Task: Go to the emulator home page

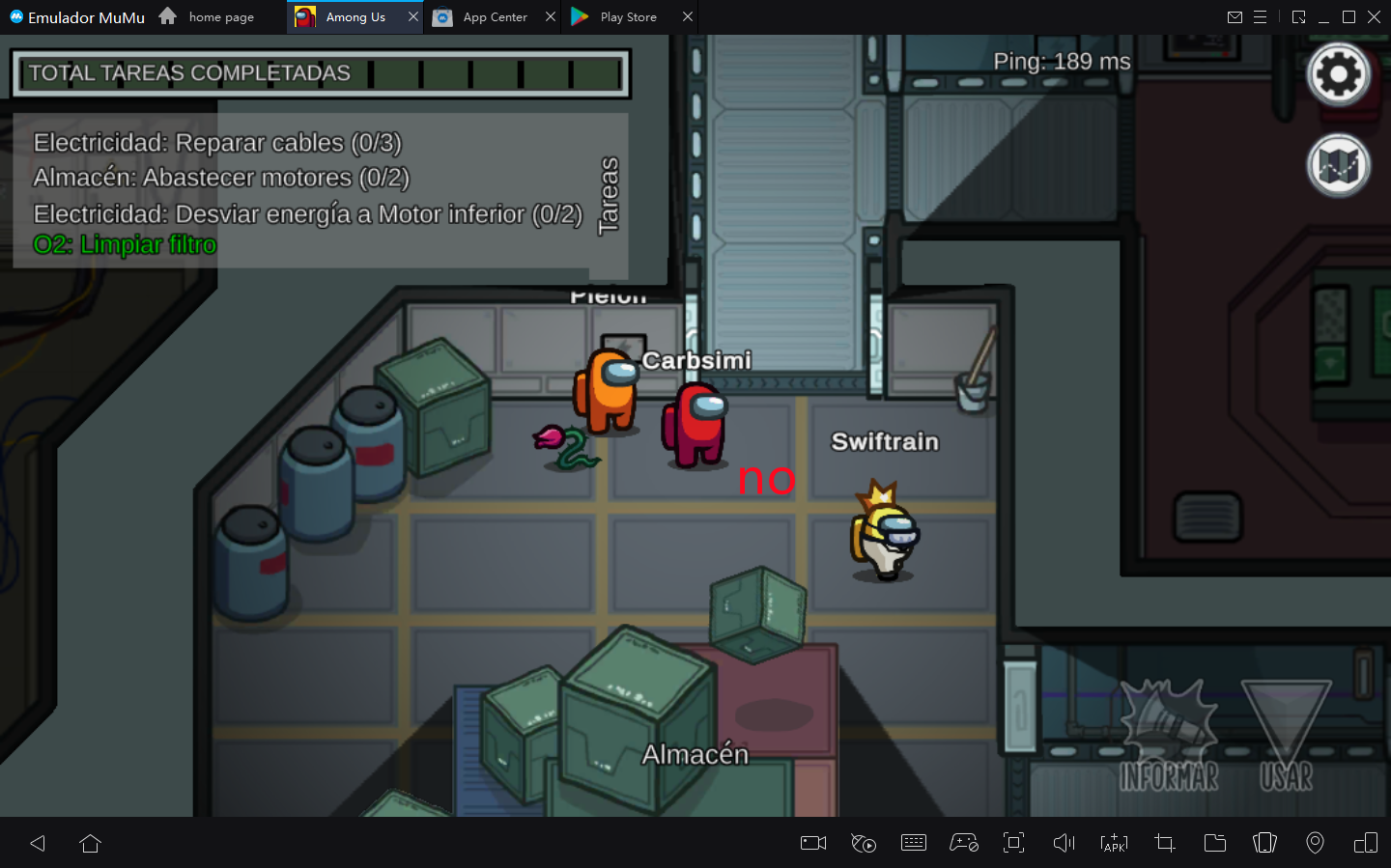Action: [207, 17]
